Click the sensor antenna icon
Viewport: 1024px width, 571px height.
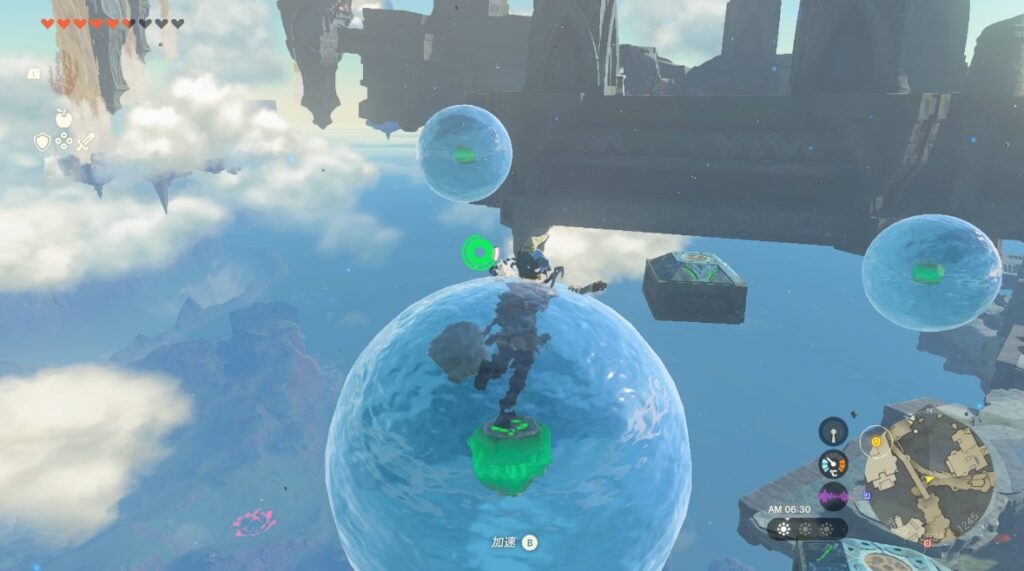pos(833,431)
